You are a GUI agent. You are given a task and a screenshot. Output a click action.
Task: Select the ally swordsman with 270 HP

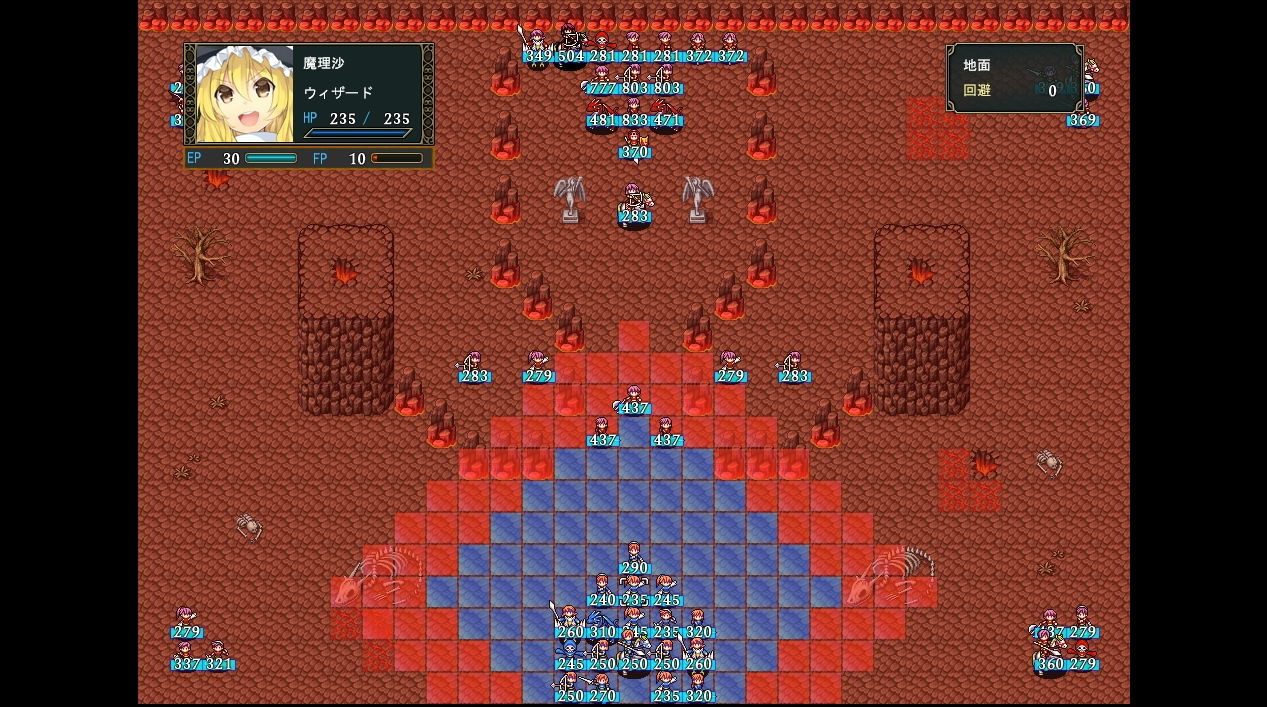click(602, 686)
